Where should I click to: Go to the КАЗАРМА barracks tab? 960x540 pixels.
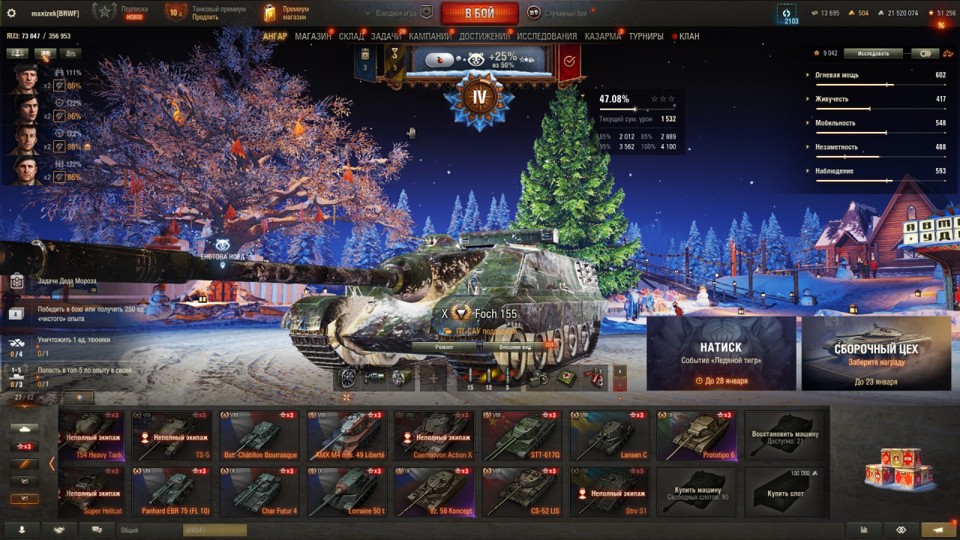coord(603,37)
